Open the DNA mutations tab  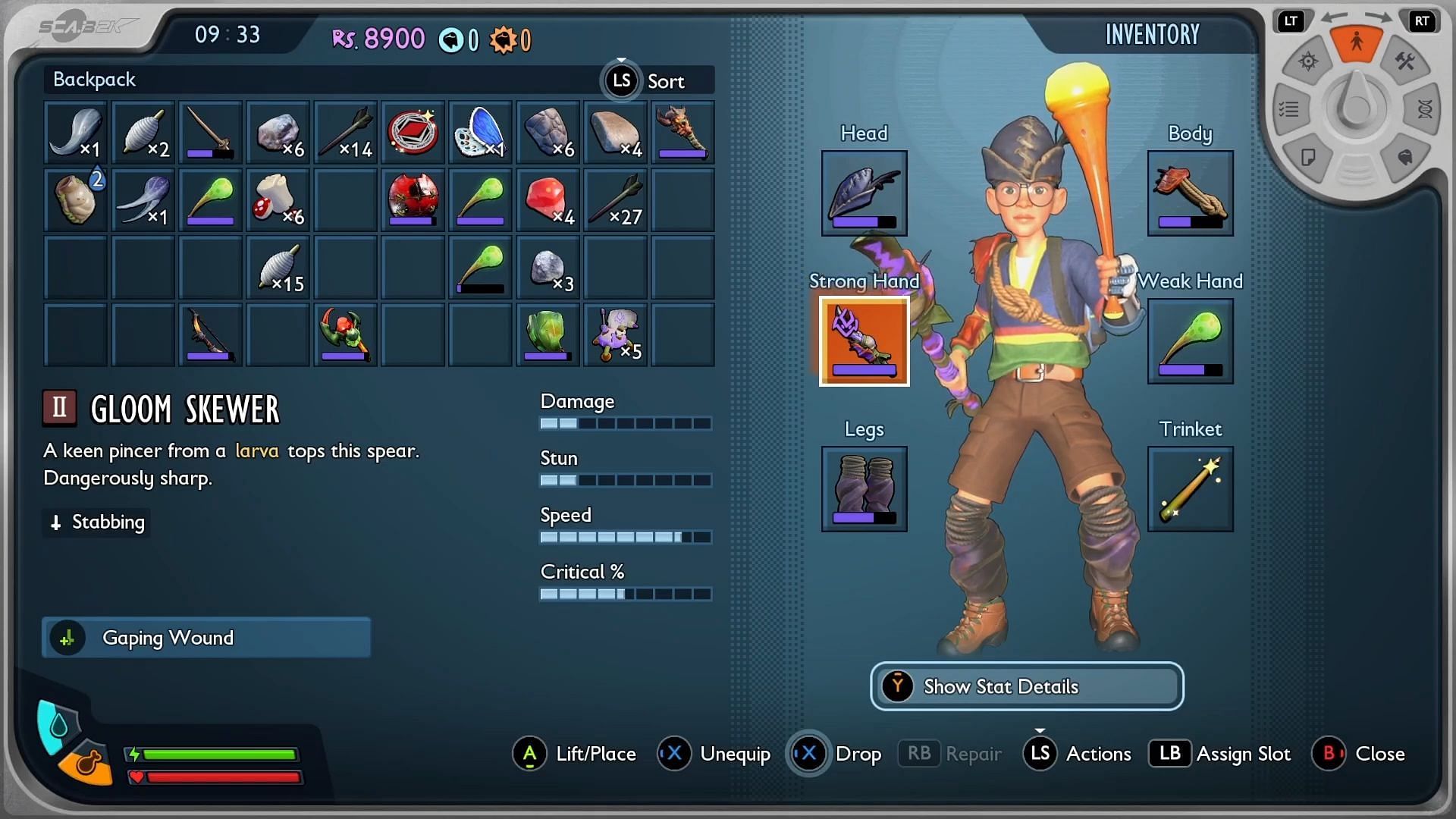1424,110
